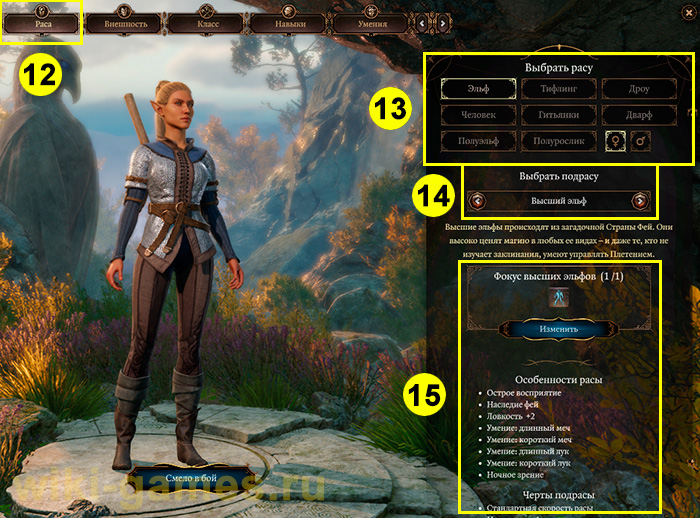The height and width of the screenshot is (518, 700).
Task: Choose the Полурослик race
Action: 559,141
